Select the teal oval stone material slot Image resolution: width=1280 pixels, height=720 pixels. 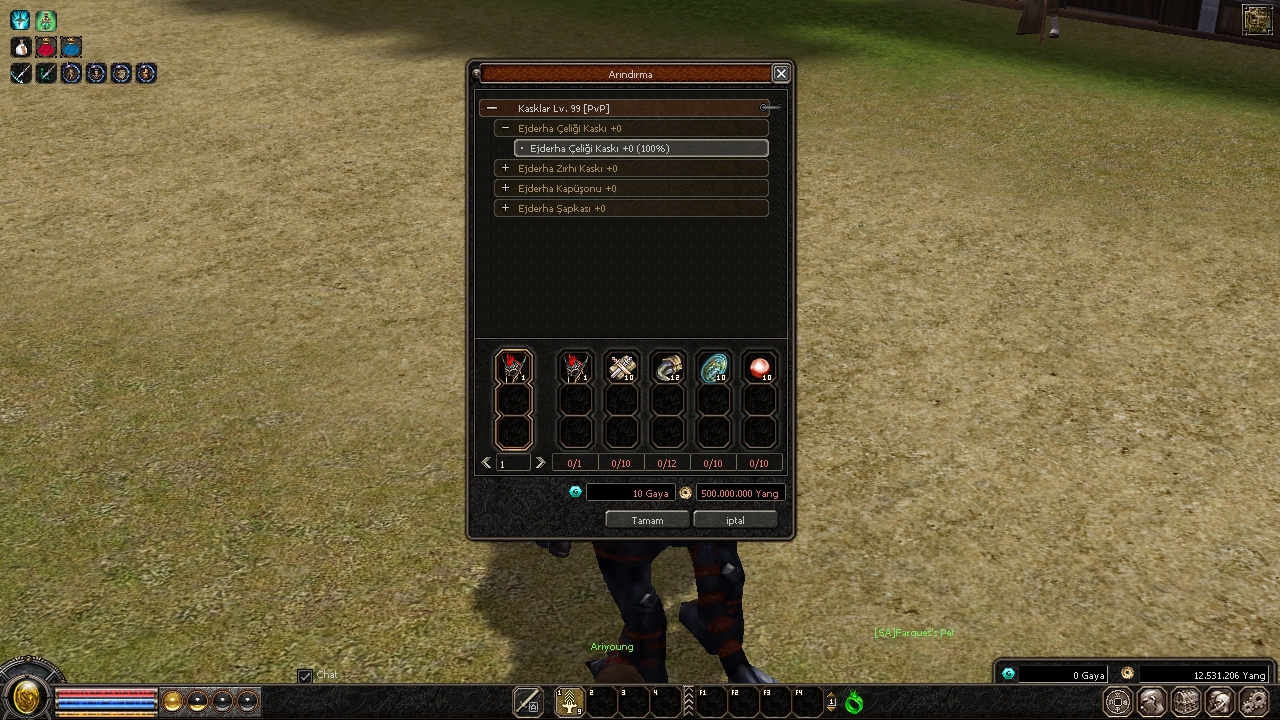point(714,368)
